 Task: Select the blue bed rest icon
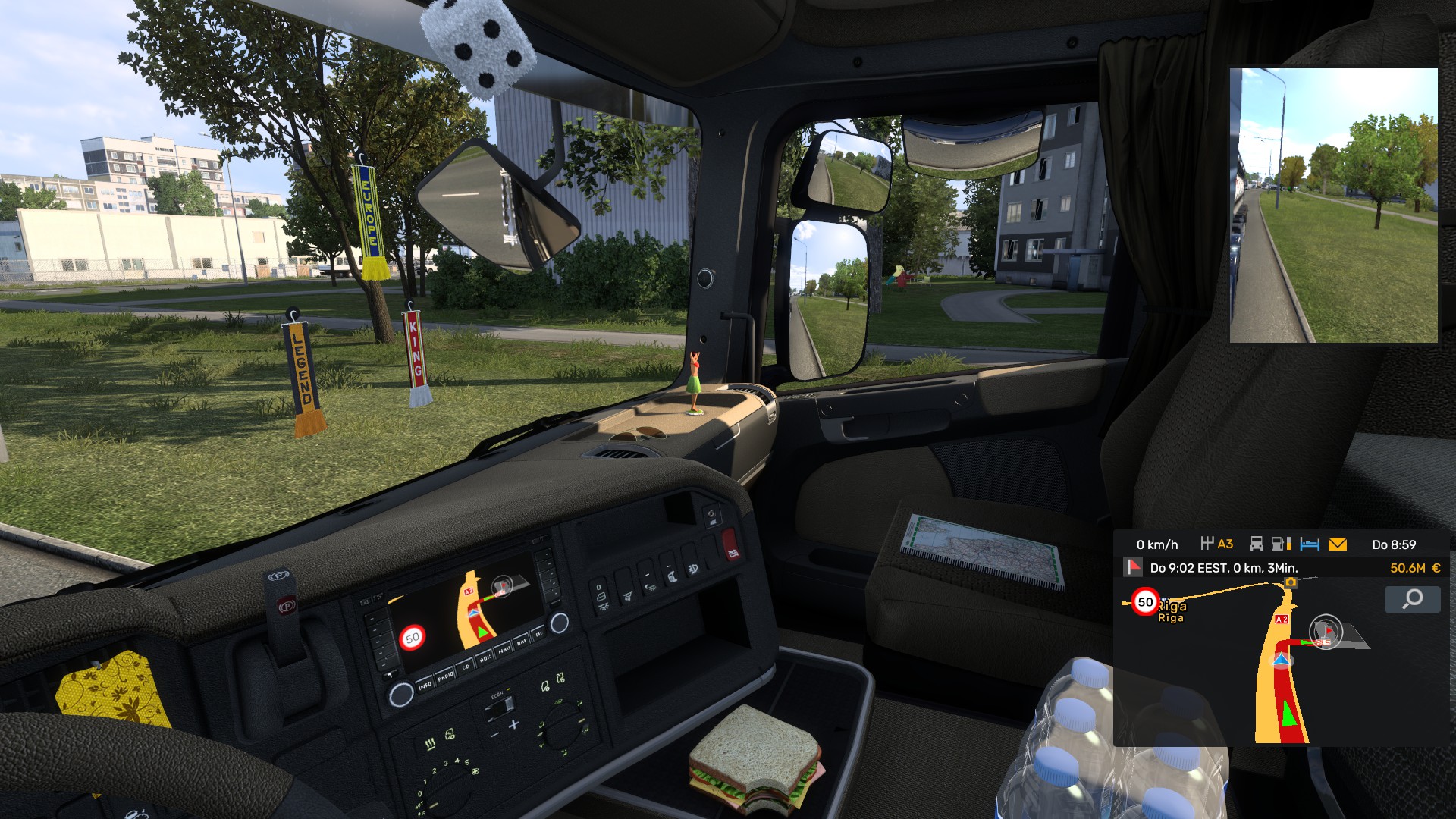click(1310, 544)
